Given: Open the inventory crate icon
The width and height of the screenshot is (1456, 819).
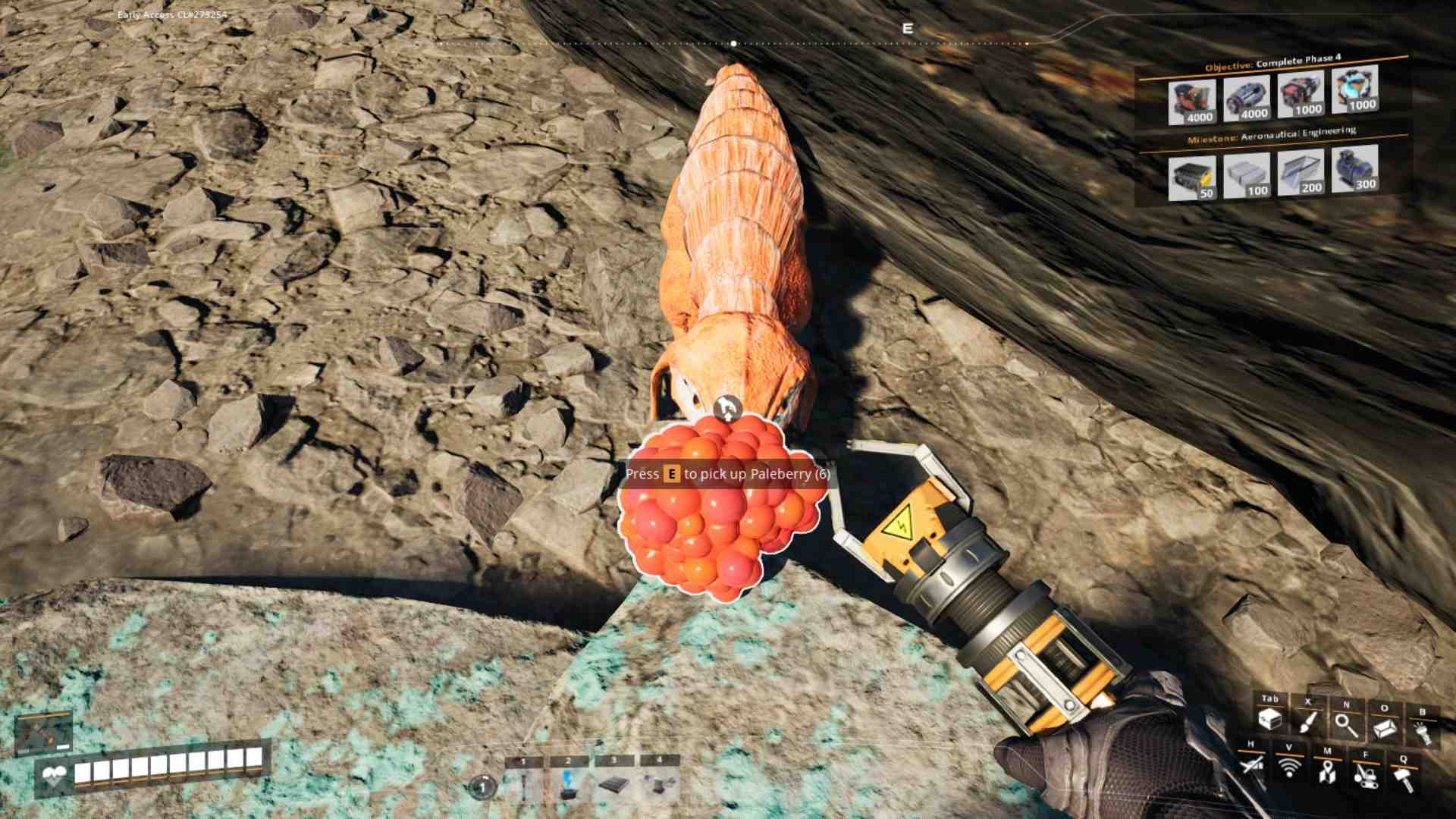Looking at the screenshot, I should (x=1269, y=719).
